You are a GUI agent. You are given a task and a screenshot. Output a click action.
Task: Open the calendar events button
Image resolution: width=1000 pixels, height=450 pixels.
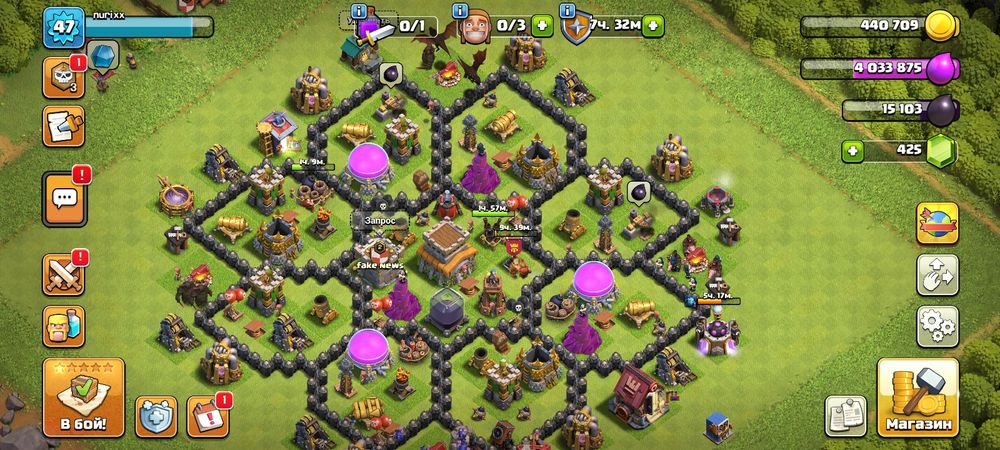pos(208,415)
